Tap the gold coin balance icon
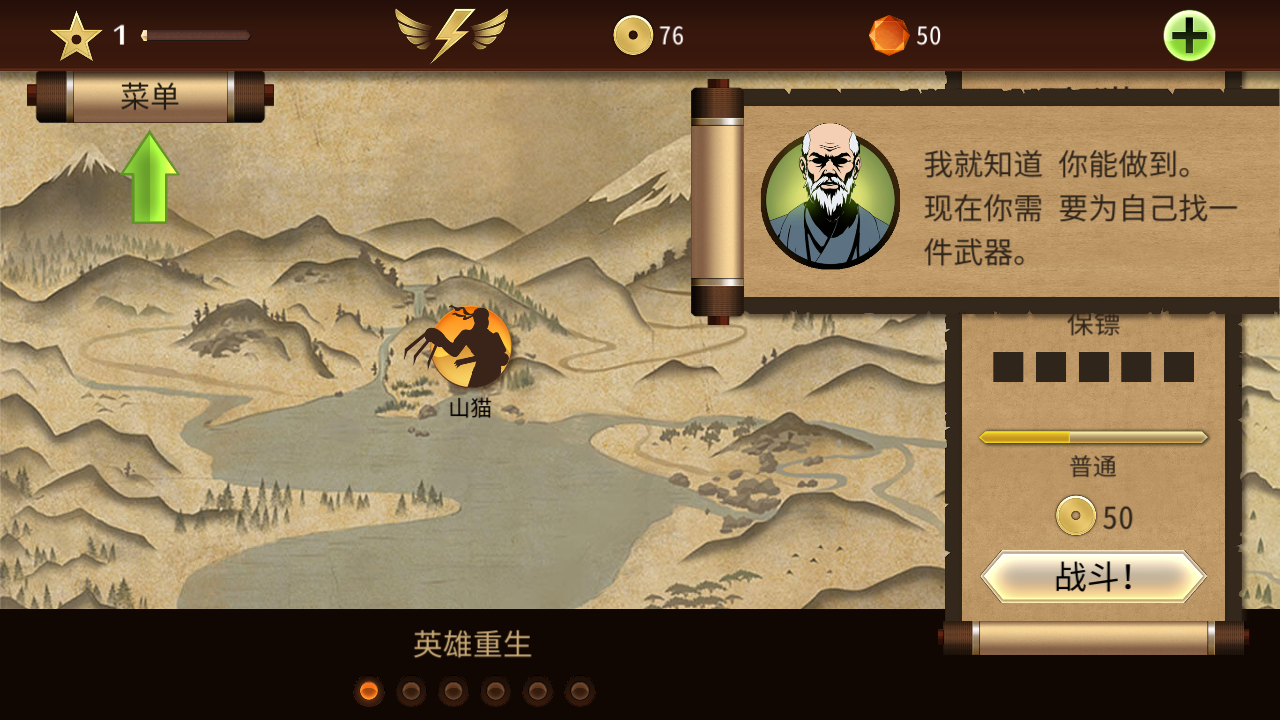The height and width of the screenshot is (720, 1280). point(633,36)
